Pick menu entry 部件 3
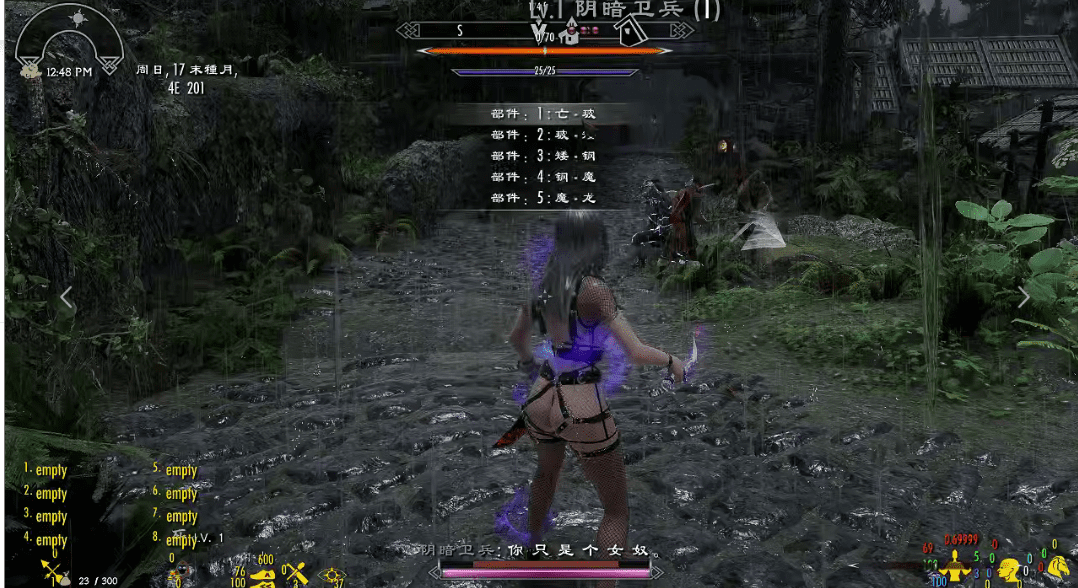Image resolution: width=1078 pixels, height=588 pixels. tap(543, 156)
